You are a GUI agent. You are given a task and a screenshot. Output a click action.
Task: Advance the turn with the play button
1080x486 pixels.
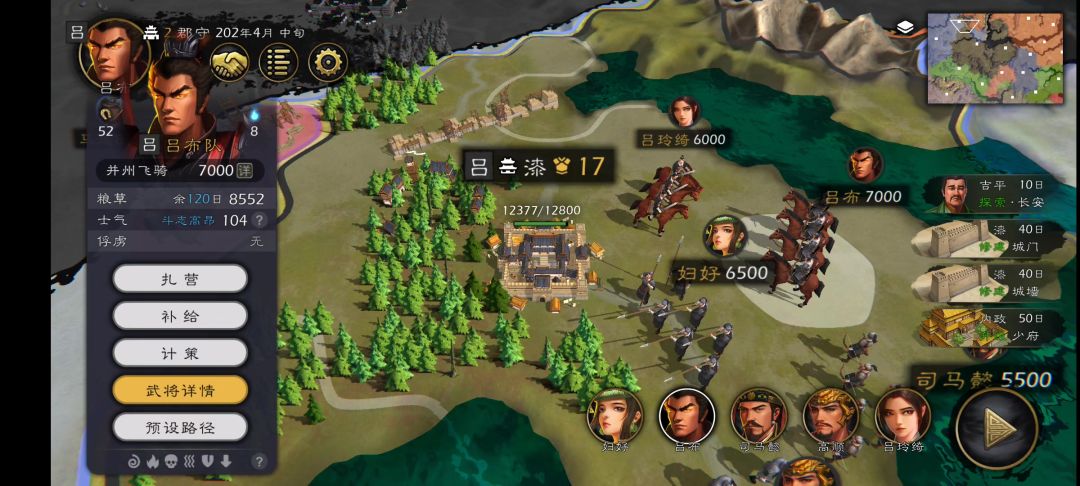(x=996, y=429)
